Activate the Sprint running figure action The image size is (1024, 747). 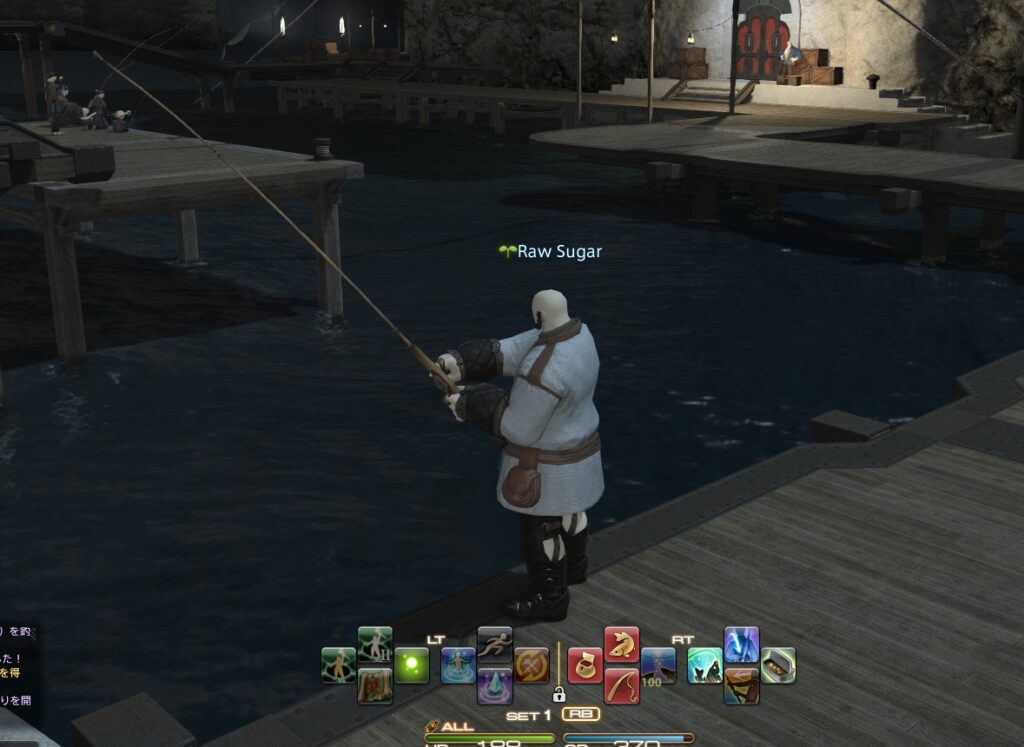(x=495, y=644)
